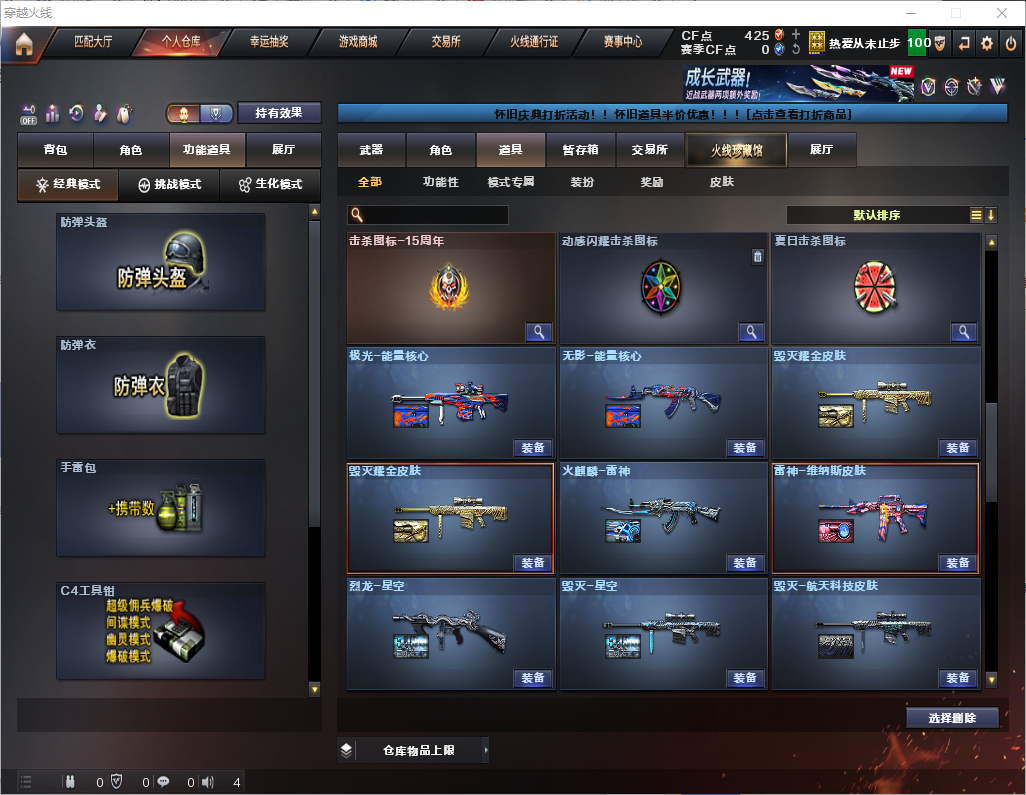This screenshot has height=795, width=1026.
Task: Open the 持有效果 owned effects button
Action: [279, 113]
